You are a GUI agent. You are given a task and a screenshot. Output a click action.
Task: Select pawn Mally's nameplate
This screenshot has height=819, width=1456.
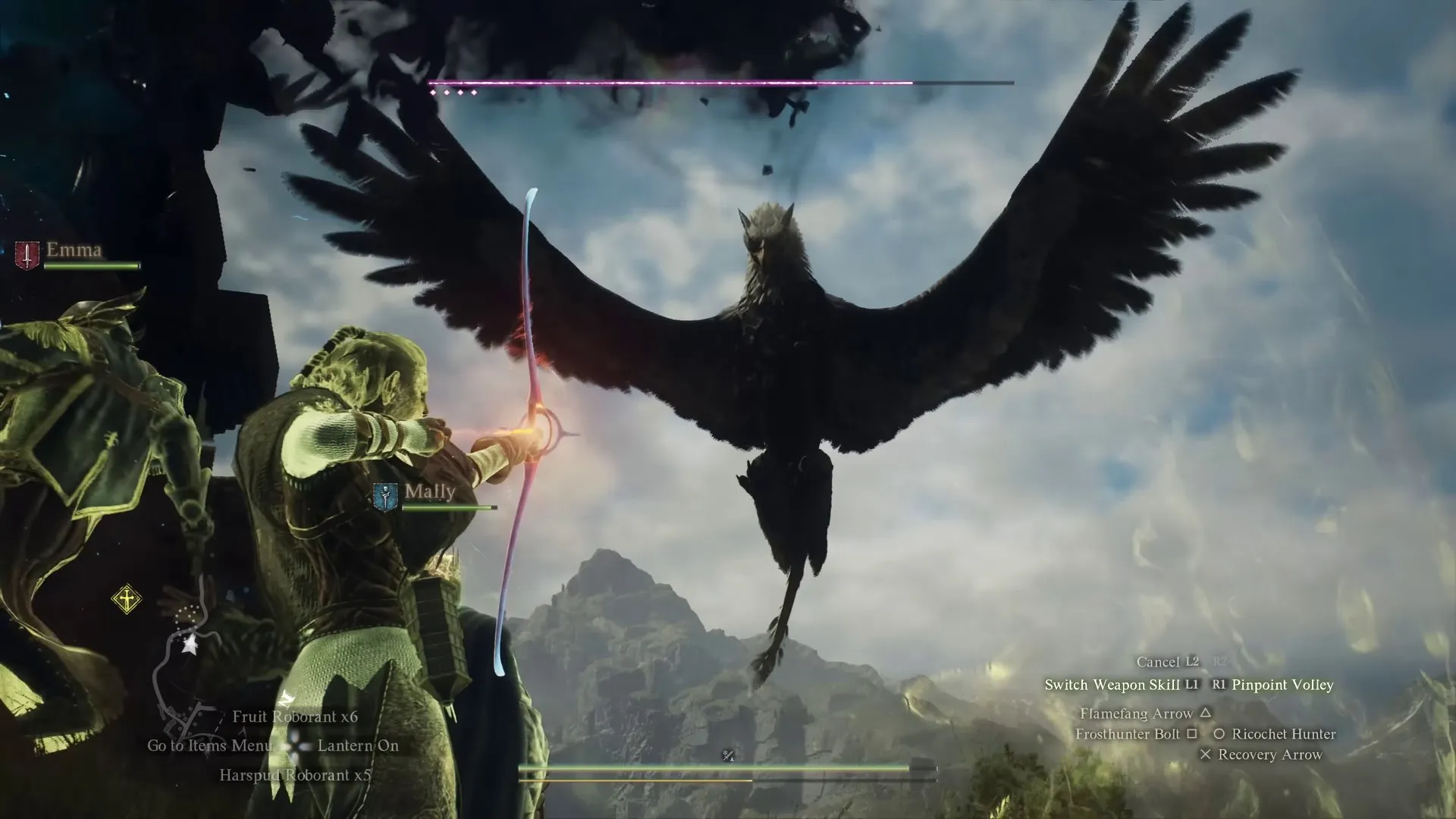(x=430, y=491)
